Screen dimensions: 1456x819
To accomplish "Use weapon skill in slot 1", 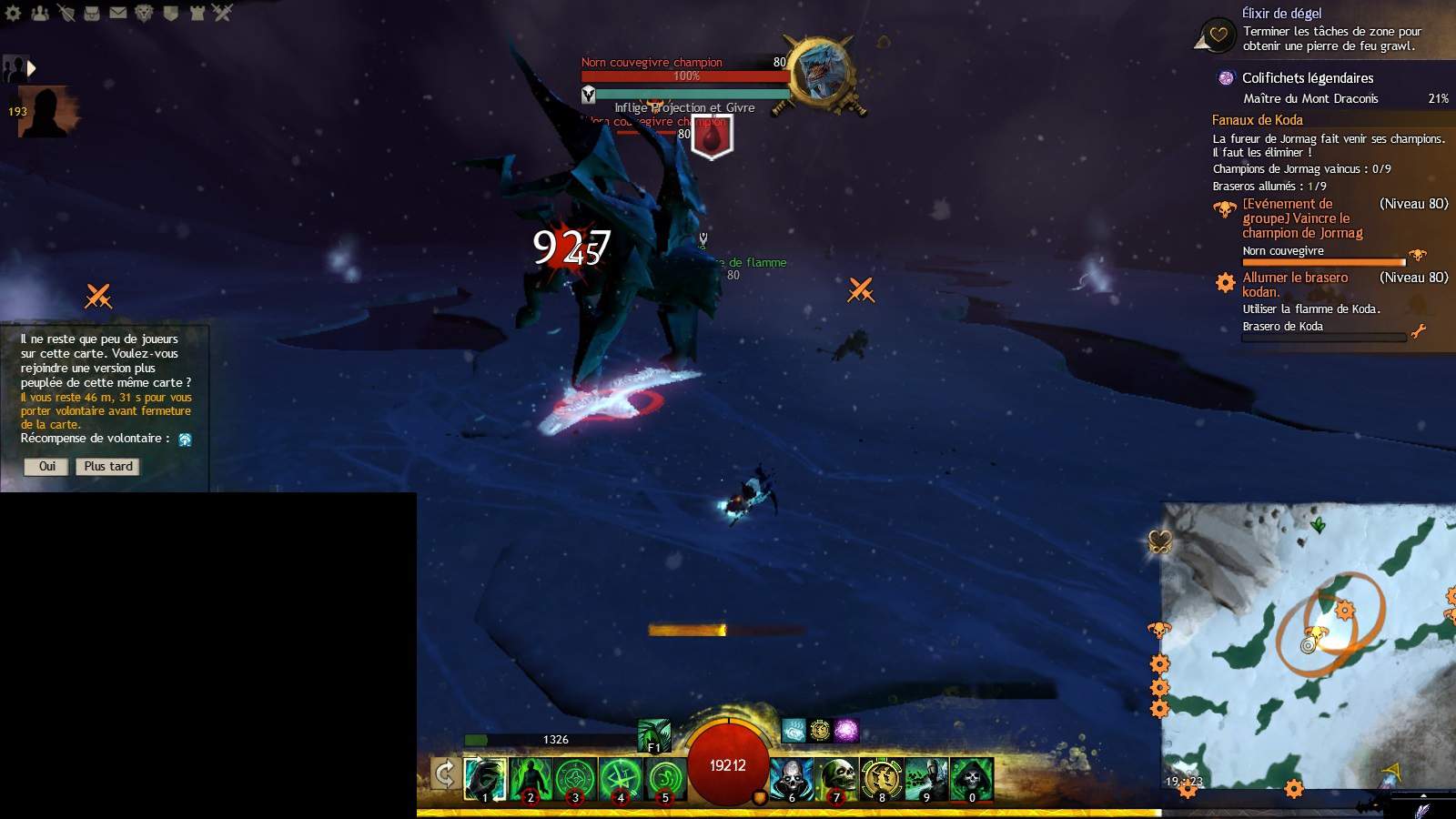I will click(485, 779).
